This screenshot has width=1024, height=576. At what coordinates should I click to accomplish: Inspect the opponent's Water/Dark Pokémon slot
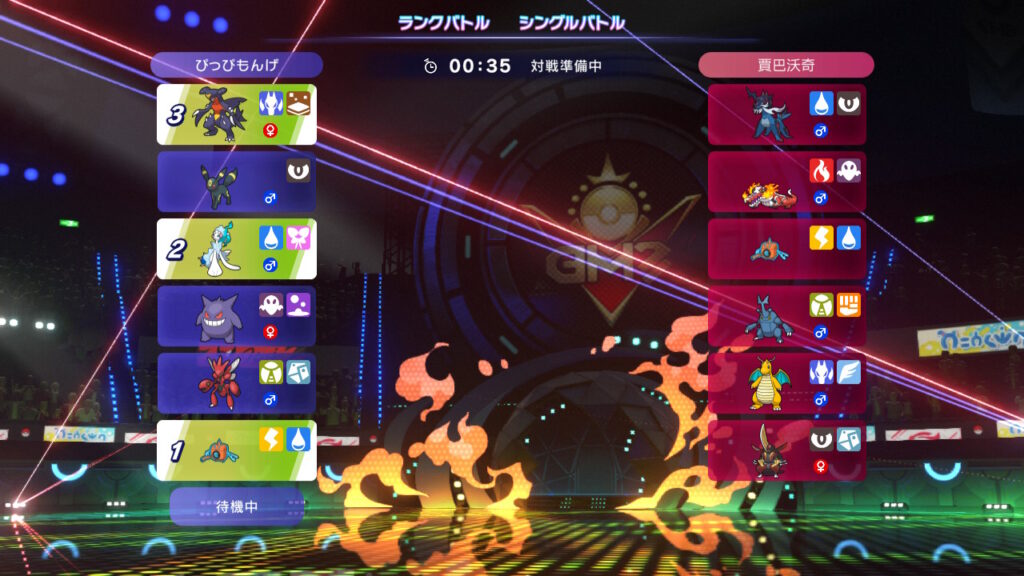tap(787, 114)
